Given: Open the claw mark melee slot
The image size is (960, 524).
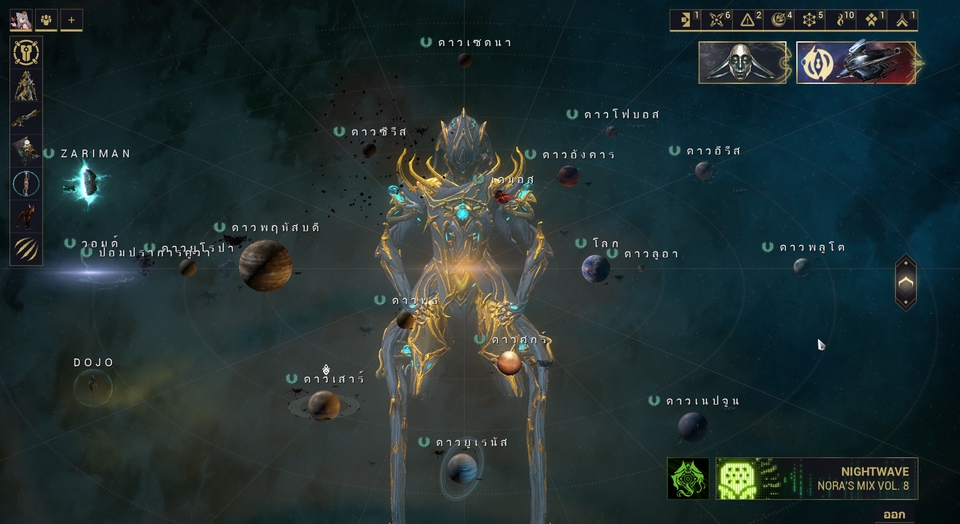Looking at the screenshot, I should [x=26, y=248].
